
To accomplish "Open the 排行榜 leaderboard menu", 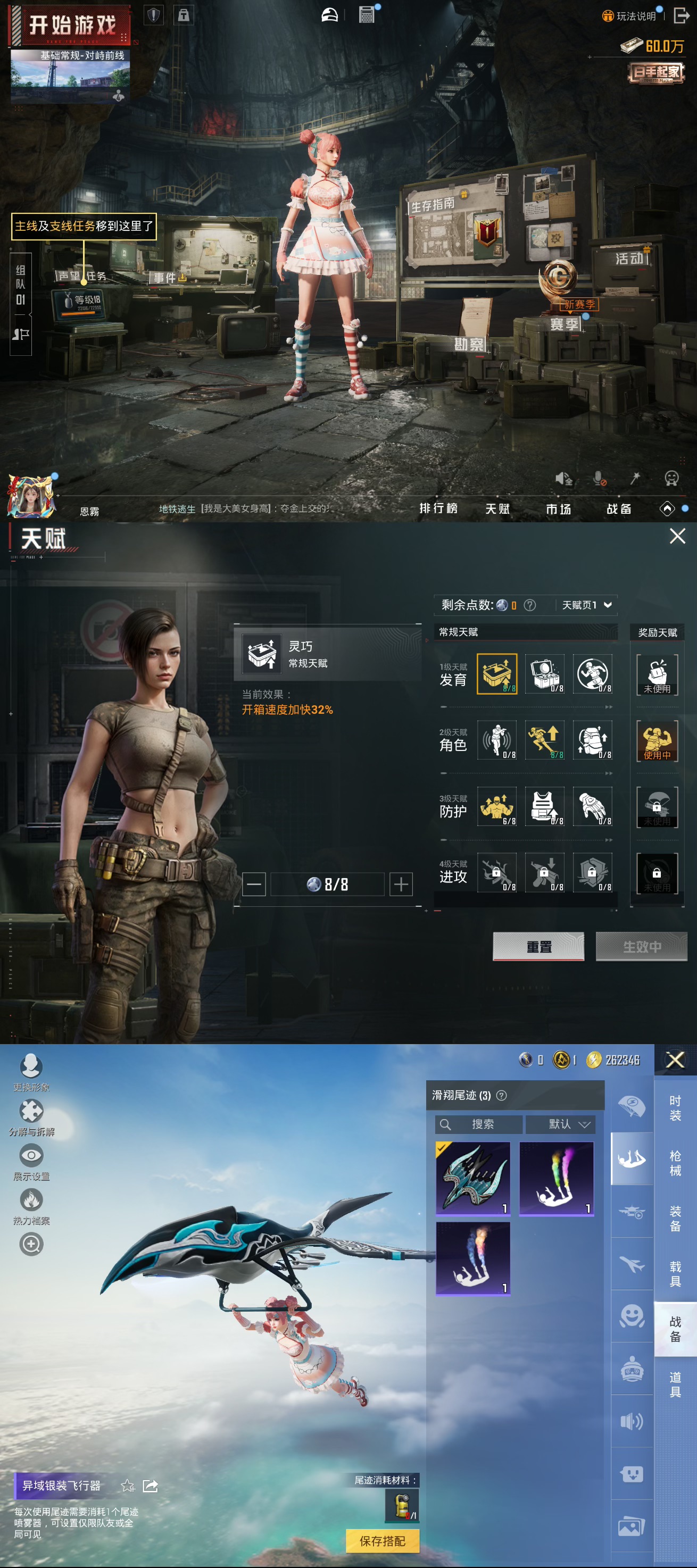I will coord(438,508).
